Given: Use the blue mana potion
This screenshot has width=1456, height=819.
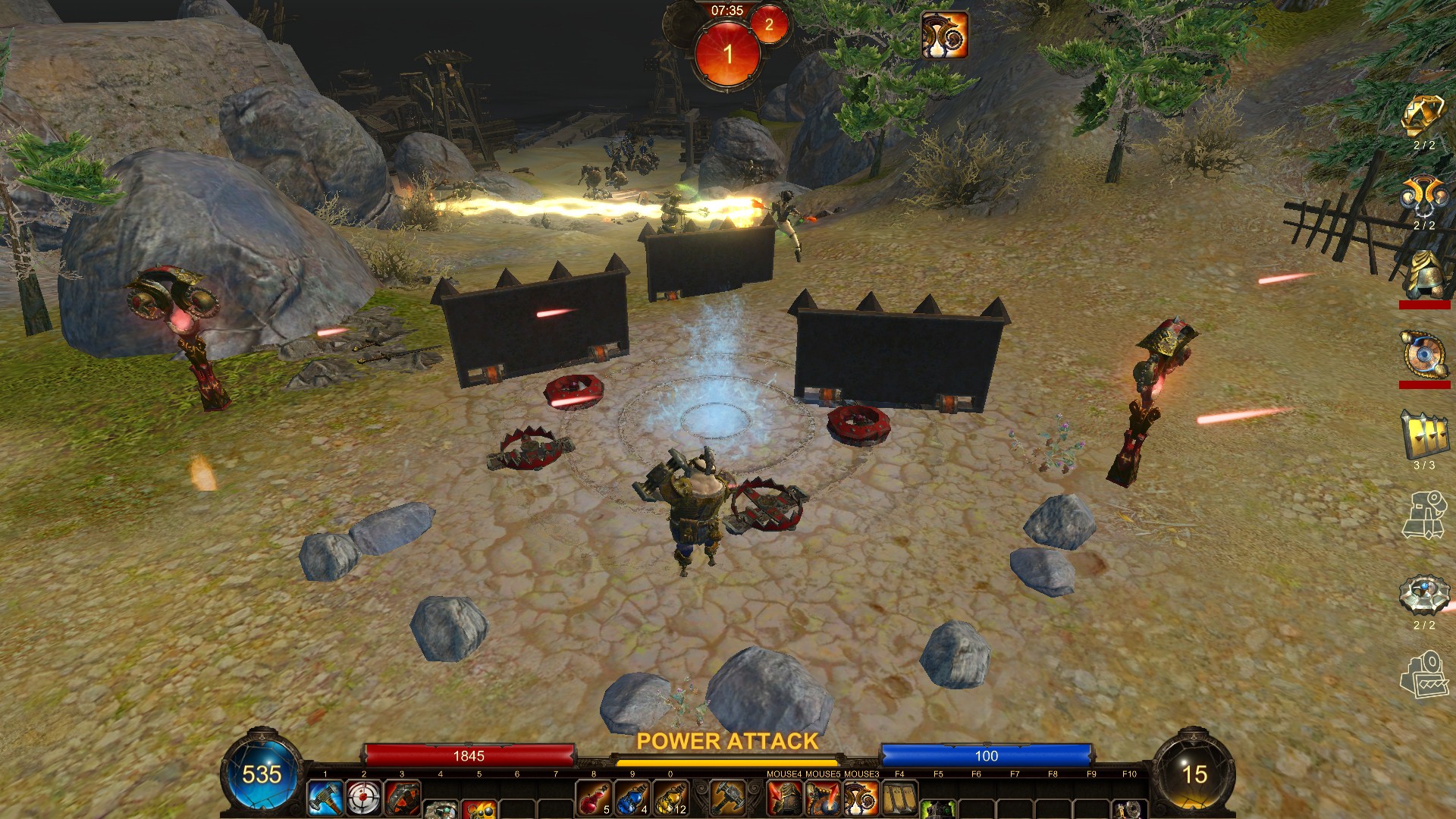Looking at the screenshot, I should (x=632, y=798).
